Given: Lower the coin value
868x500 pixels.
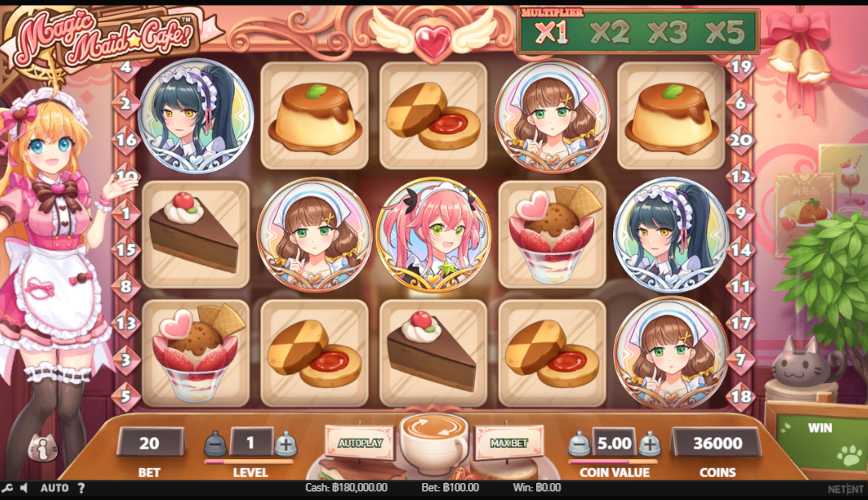Looking at the screenshot, I should [580, 443].
